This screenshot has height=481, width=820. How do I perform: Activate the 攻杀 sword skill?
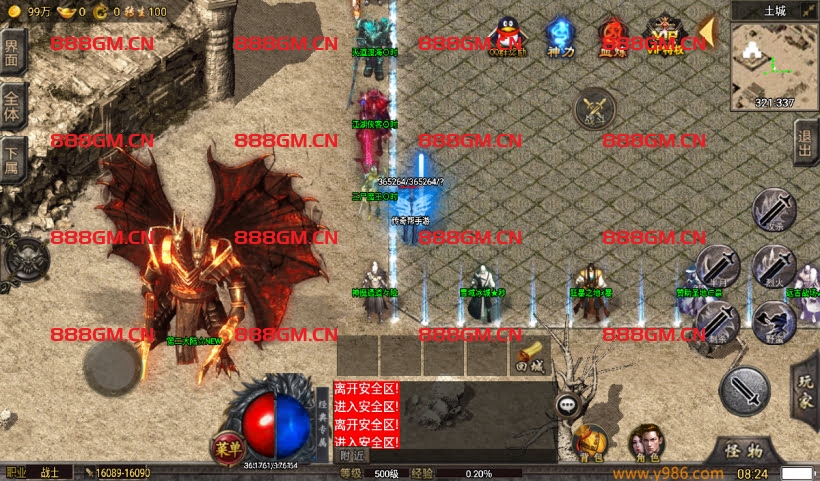775,210
